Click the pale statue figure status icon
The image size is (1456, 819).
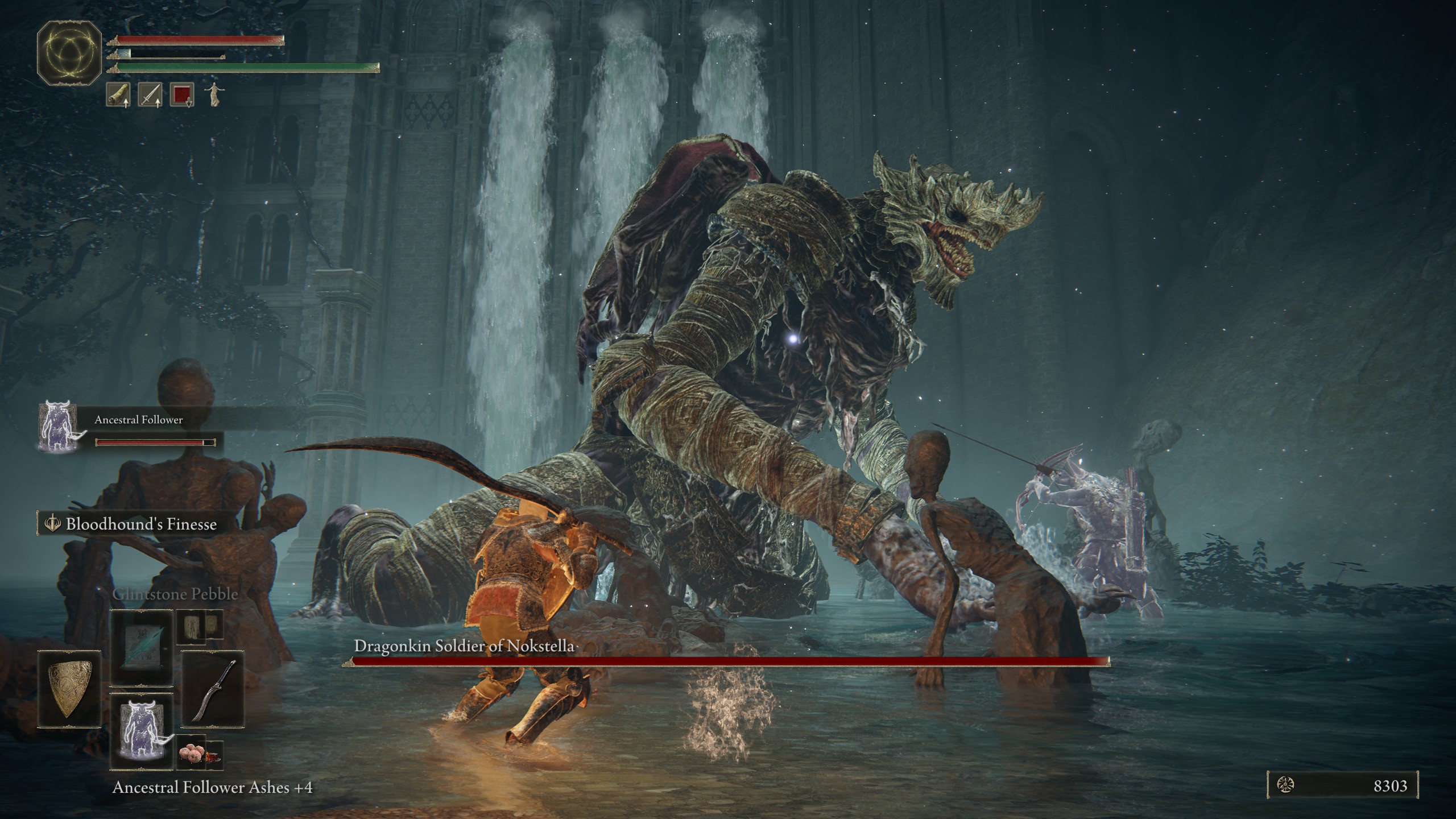coord(213,94)
